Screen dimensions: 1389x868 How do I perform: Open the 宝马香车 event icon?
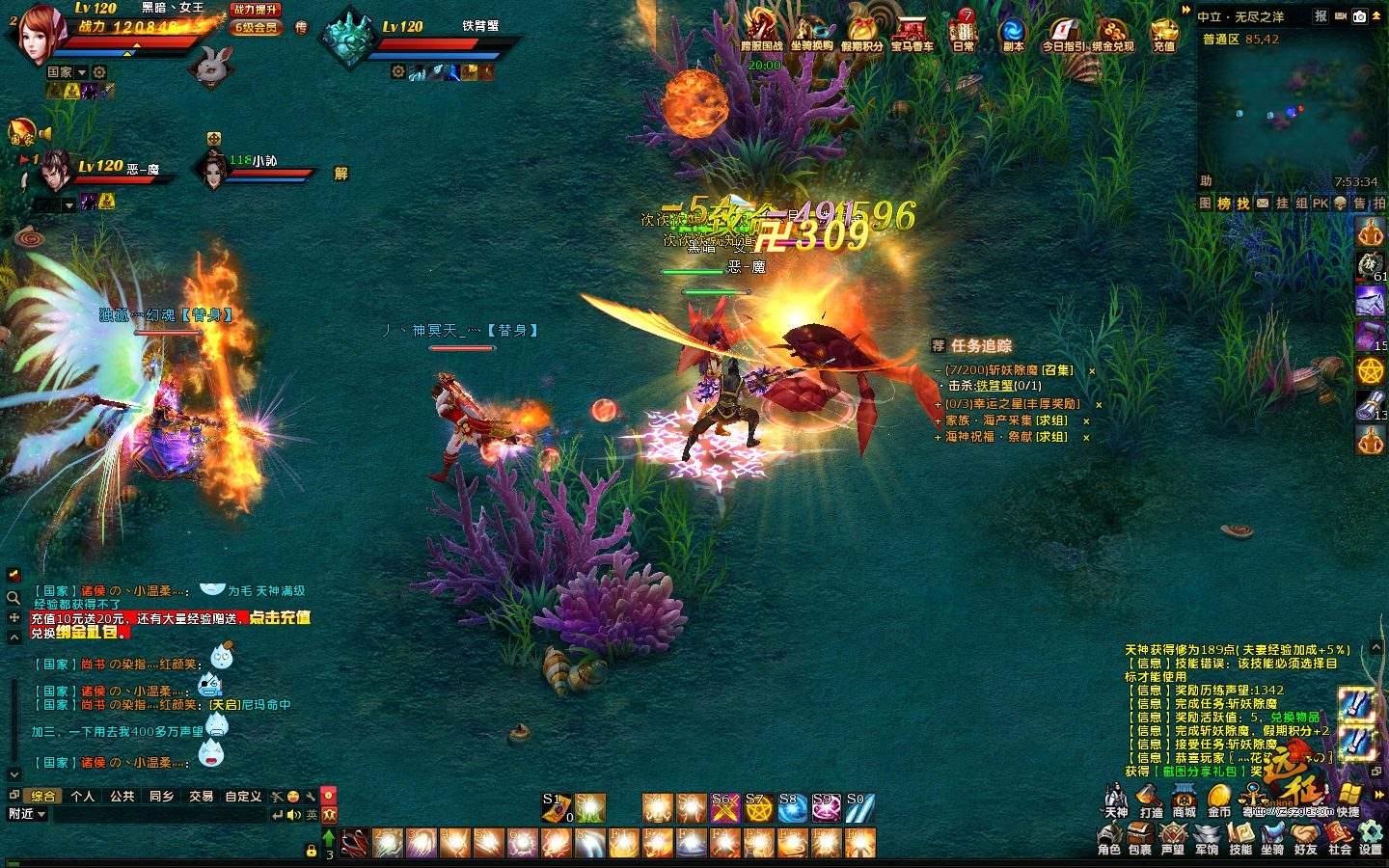(x=912, y=34)
